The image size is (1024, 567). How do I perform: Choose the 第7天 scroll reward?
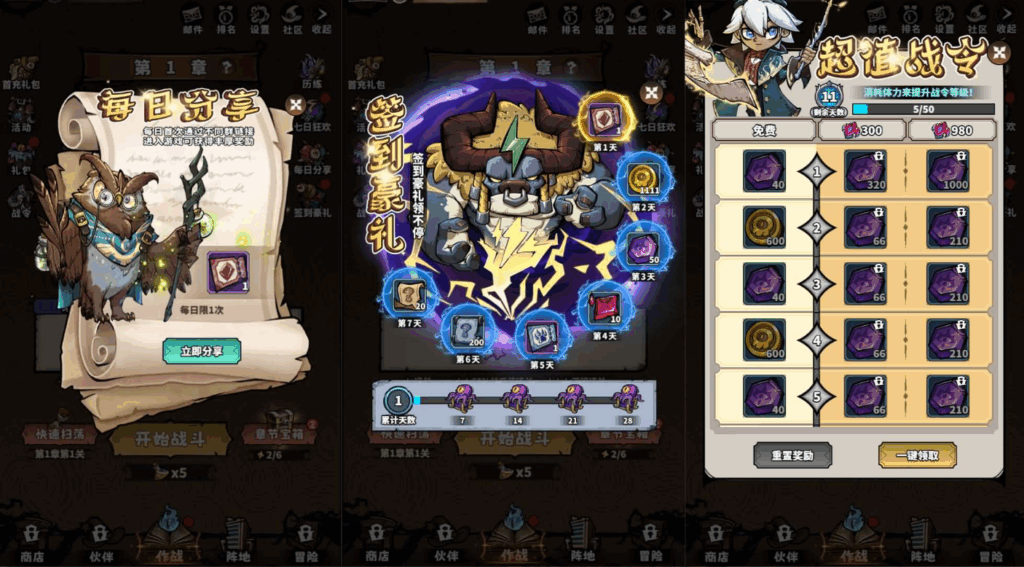[x=407, y=293]
